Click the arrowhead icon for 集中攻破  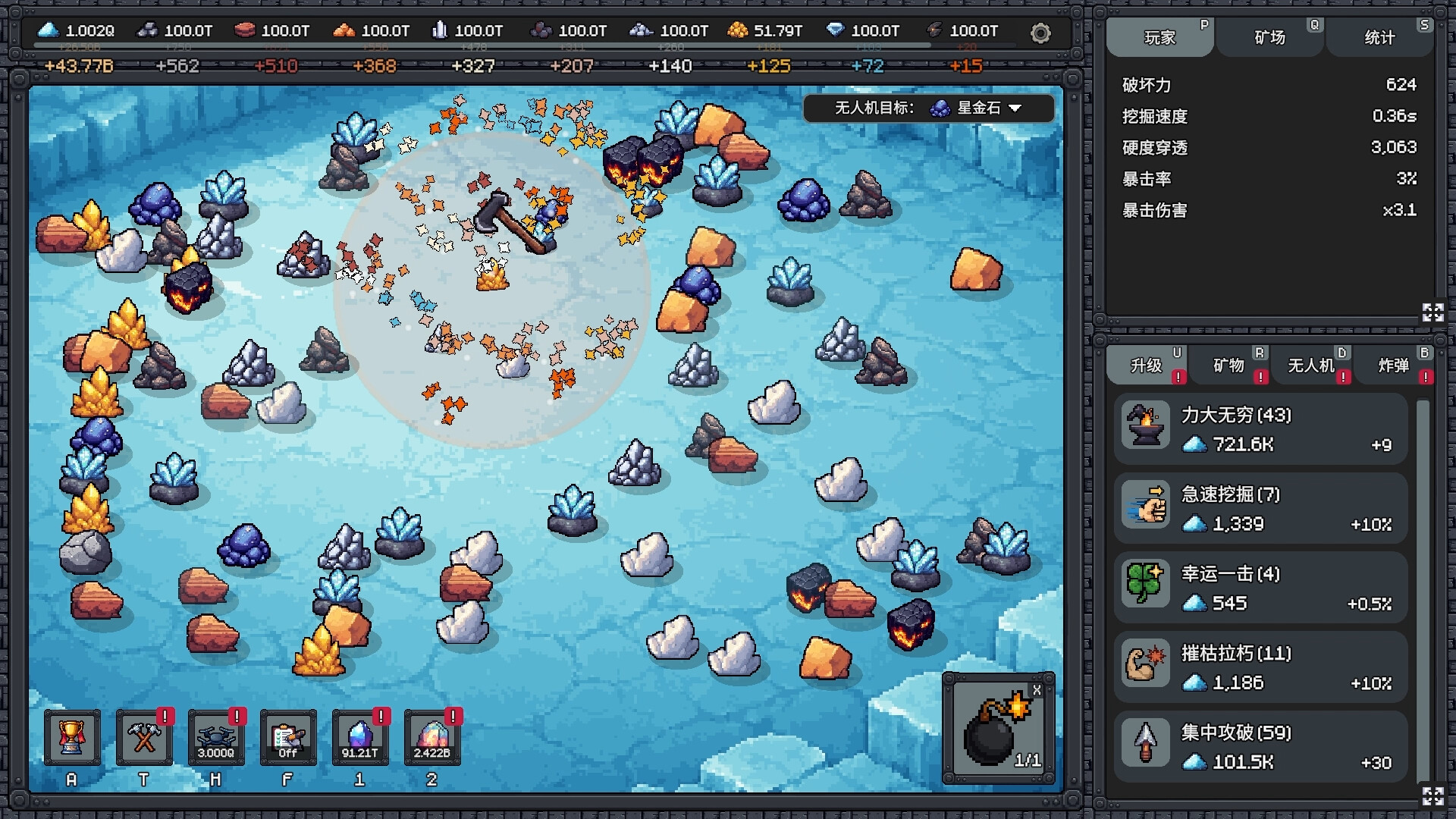pyautogui.click(x=1145, y=743)
